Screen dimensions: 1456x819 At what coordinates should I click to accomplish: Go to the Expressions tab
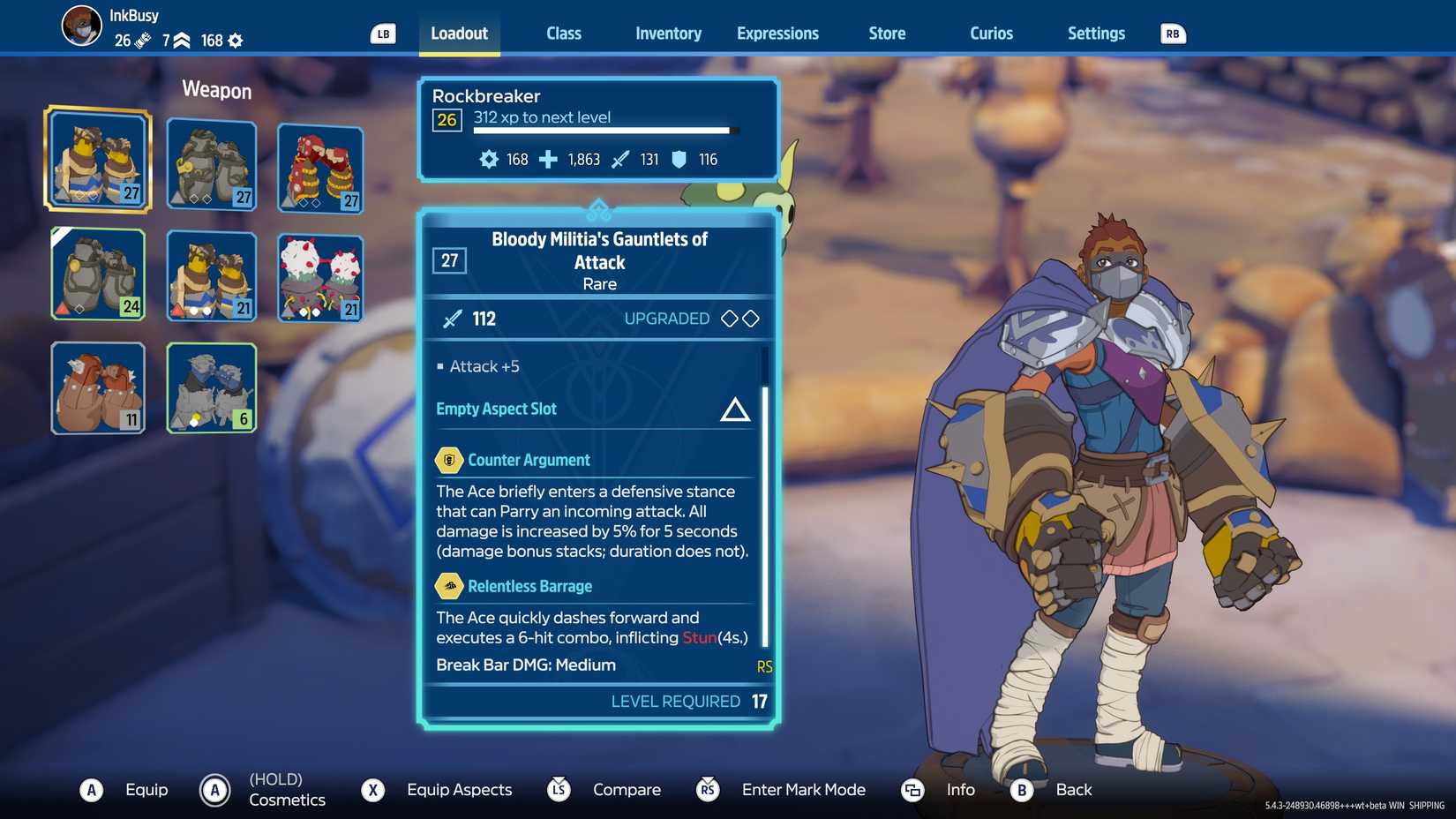pyautogui.click(x=777, y=34)
